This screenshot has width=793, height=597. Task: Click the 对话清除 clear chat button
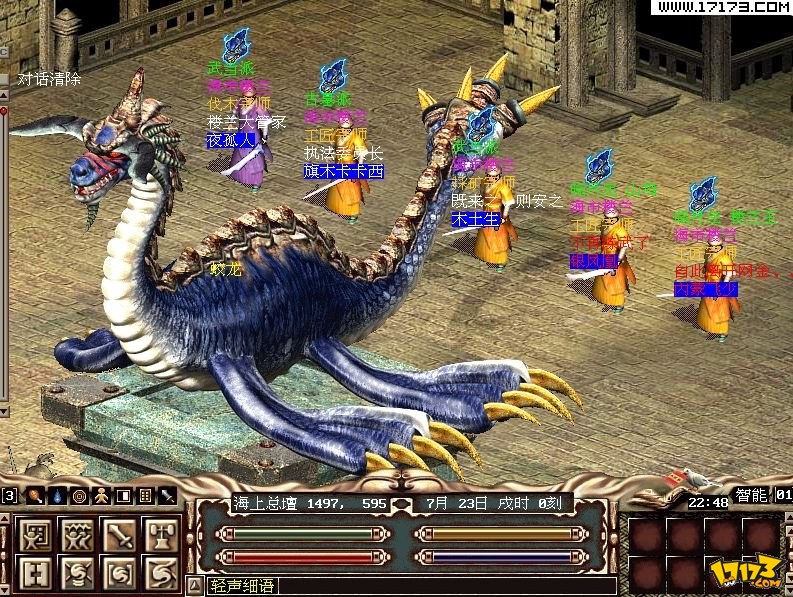pyautogui.click(x=49, y=79)
